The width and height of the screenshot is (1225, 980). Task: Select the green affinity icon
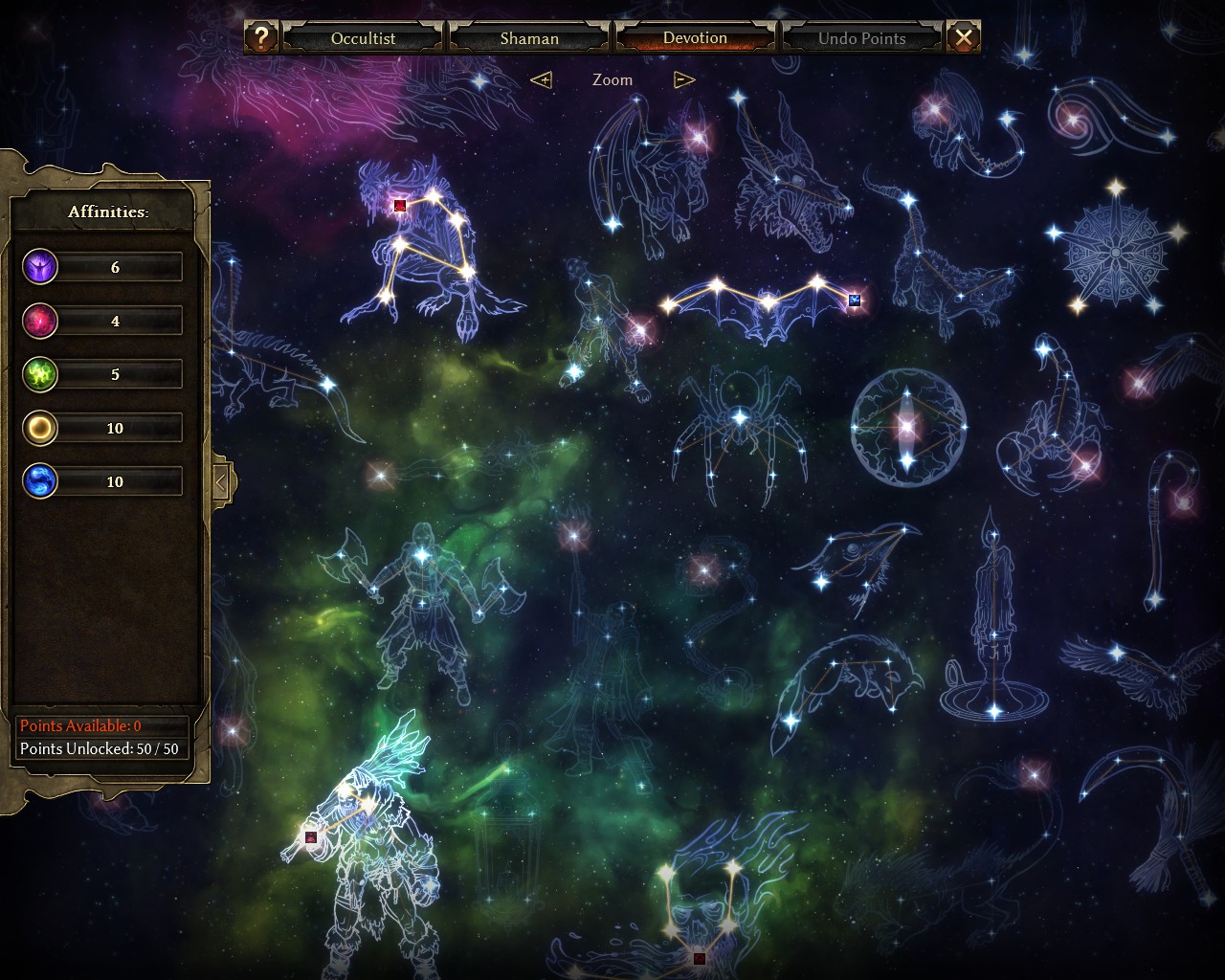pos(40,374)
